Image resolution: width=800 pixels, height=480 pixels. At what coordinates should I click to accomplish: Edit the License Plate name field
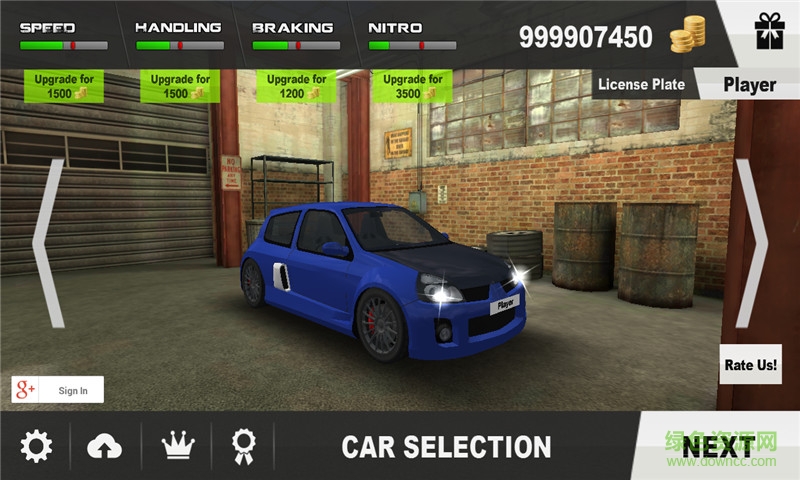tap(750, 85)
